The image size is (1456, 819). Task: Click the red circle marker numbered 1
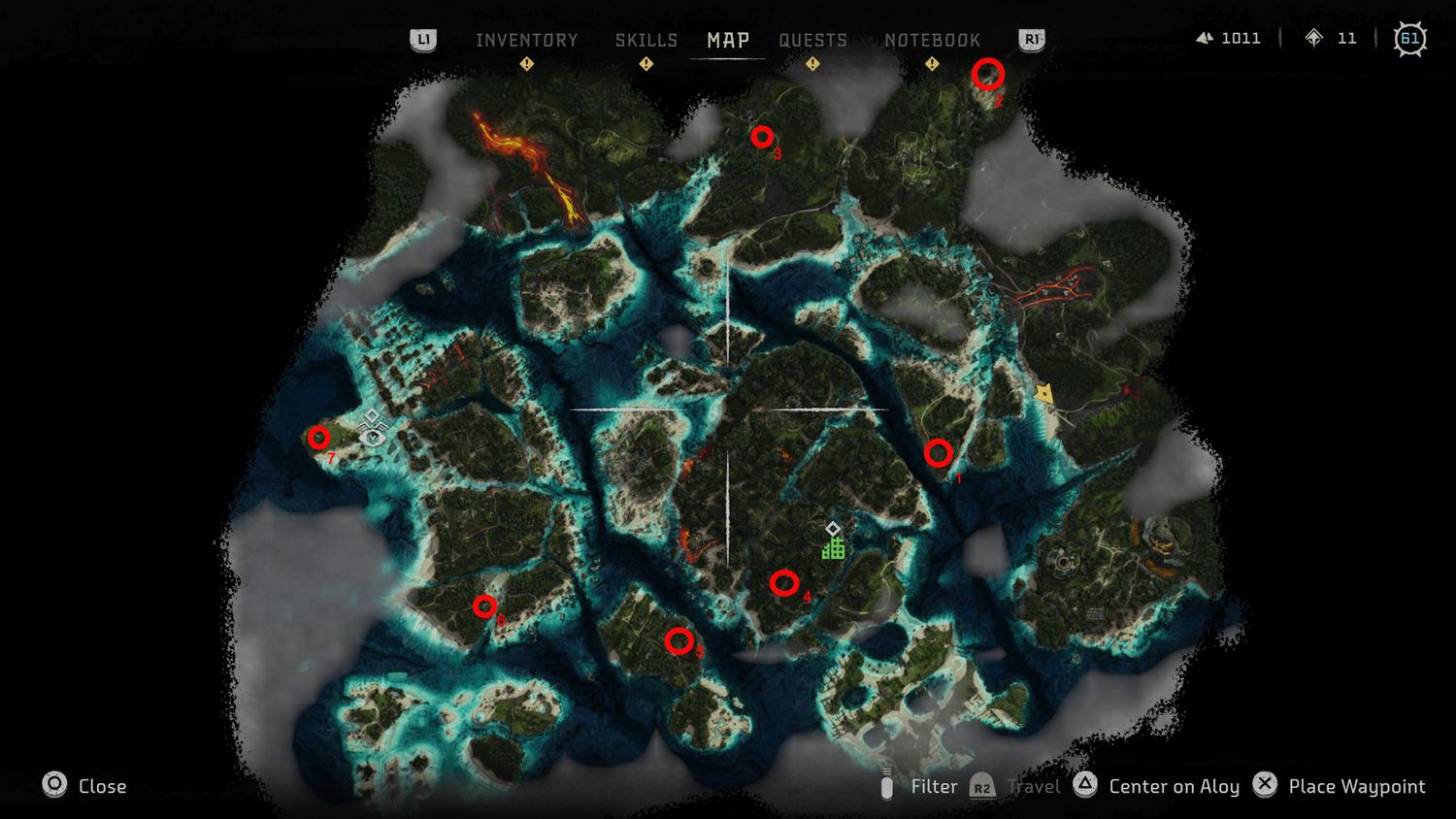click(938, 453)
